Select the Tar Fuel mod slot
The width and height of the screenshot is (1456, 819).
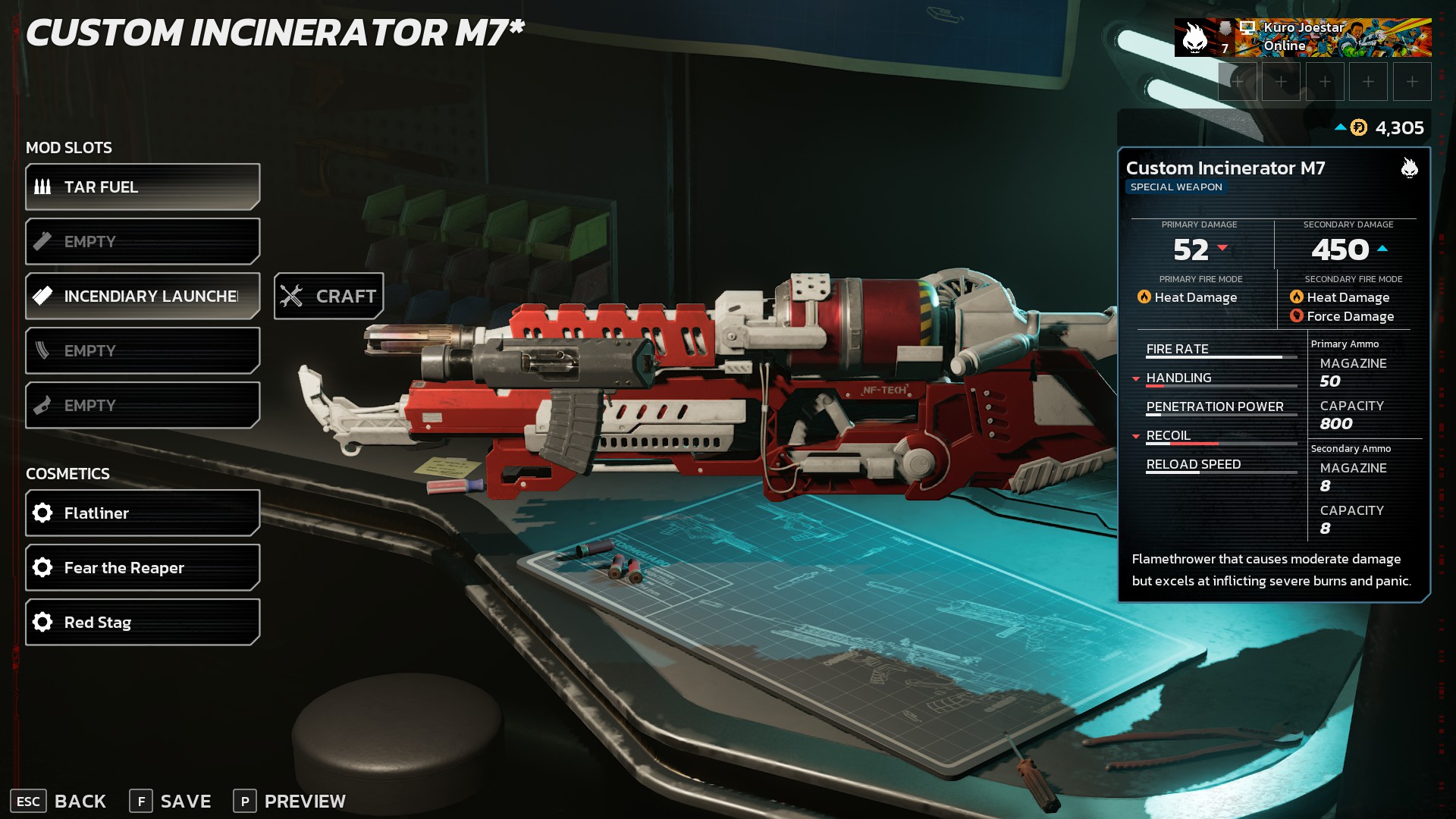[x=143, y=187]
